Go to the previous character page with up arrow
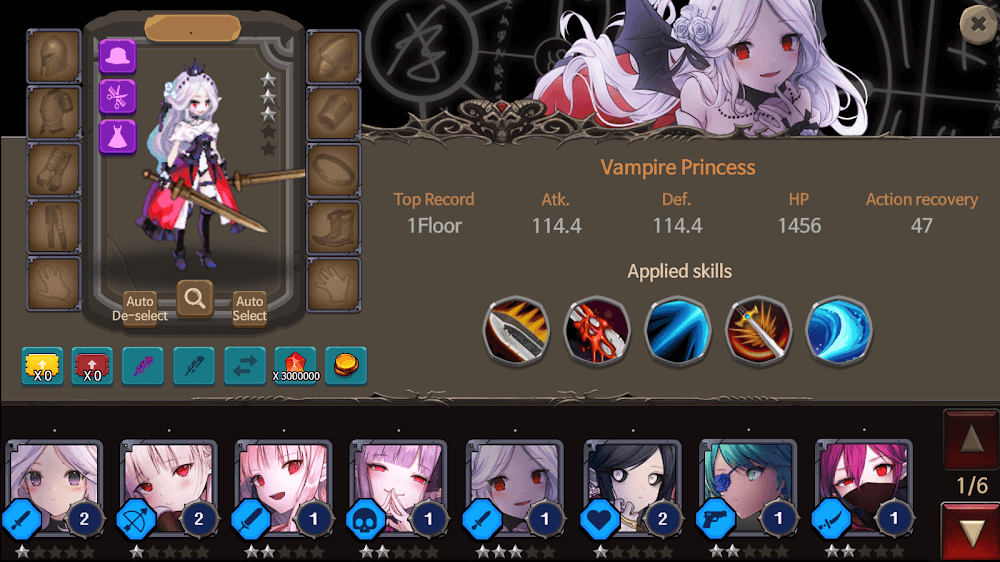Screen dimensions: 1000x562 (x=970, y=439)
